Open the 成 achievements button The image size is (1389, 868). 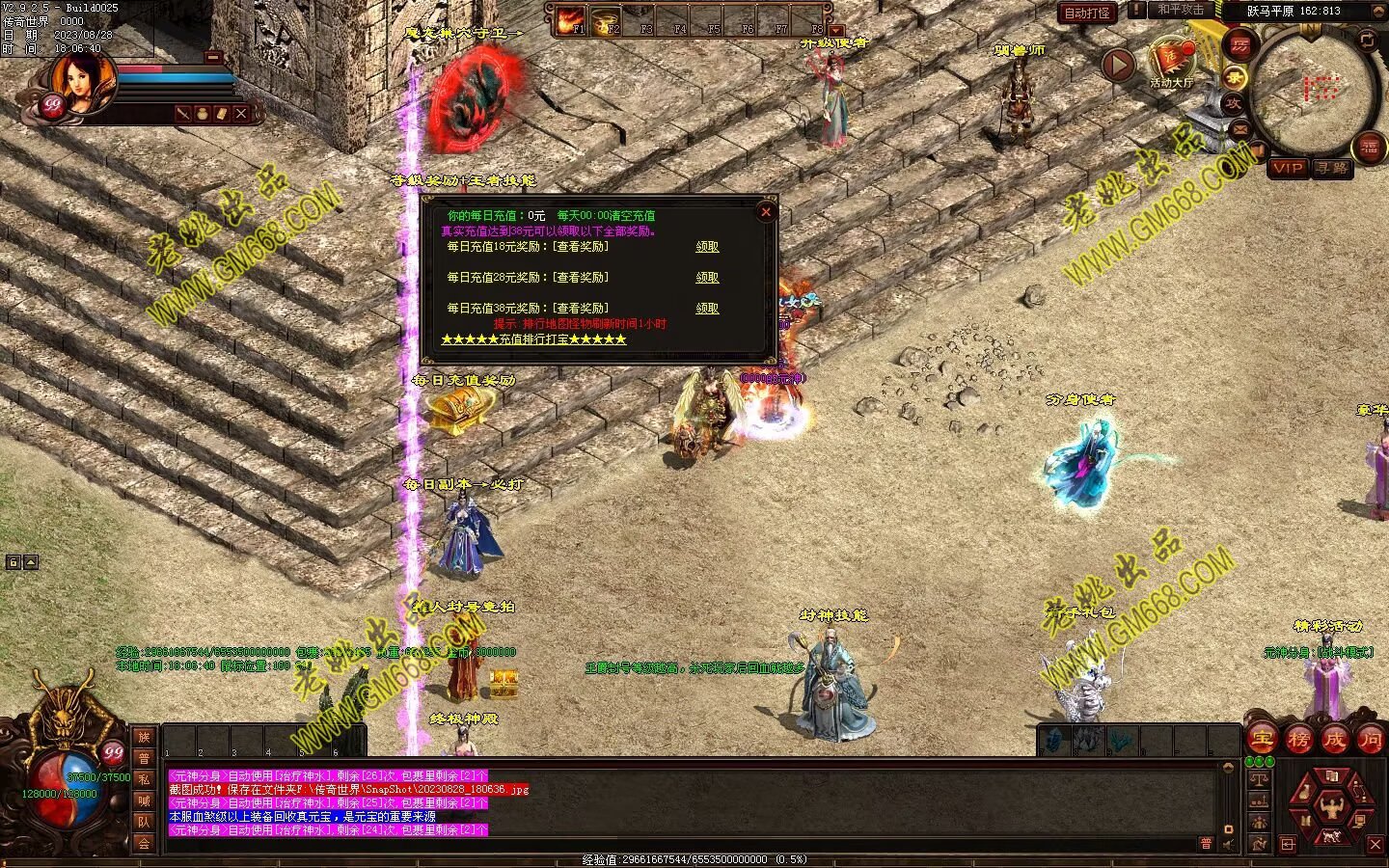(1334, 740)
